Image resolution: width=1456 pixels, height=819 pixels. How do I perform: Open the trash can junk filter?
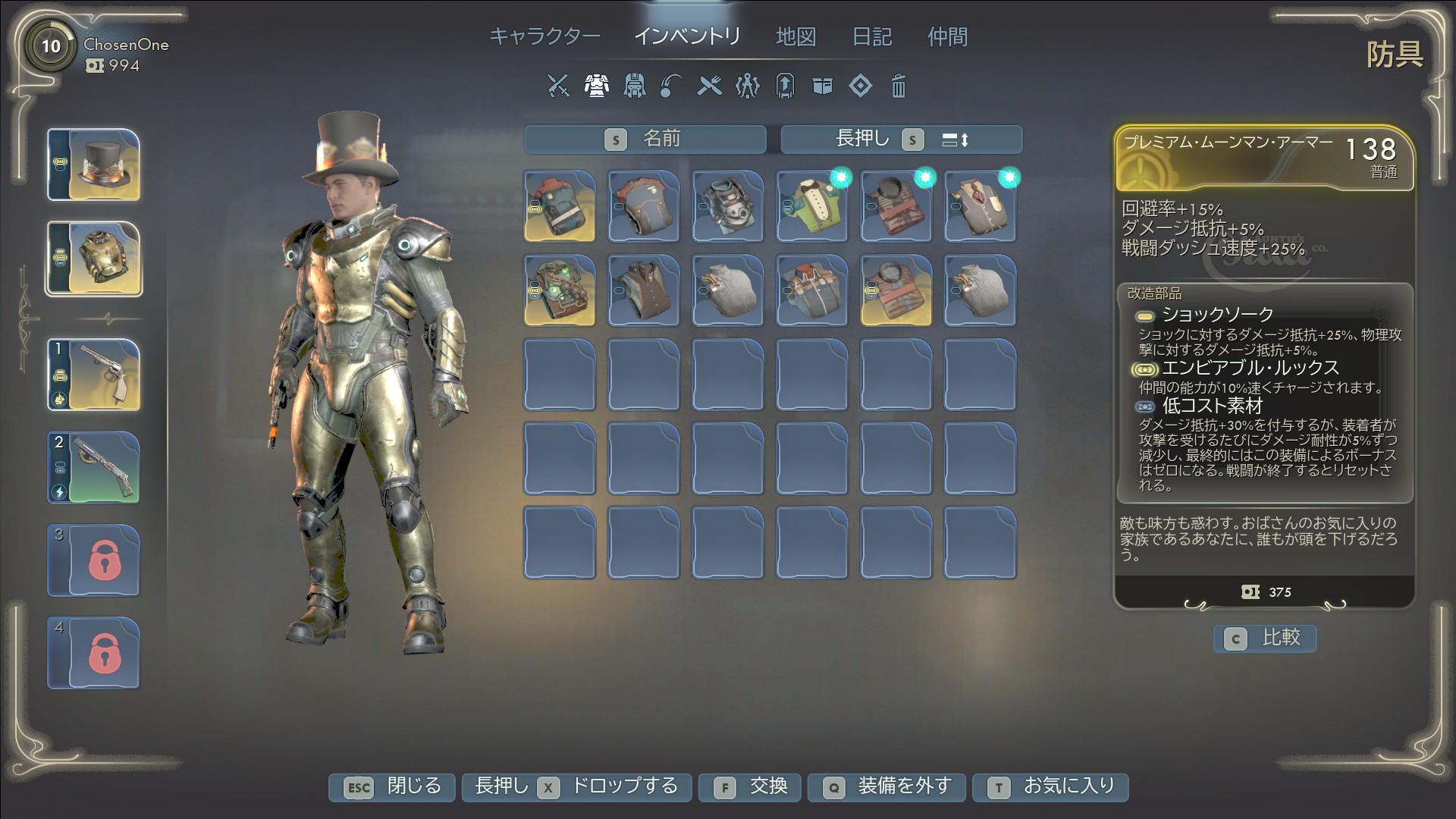click(898, 86)
